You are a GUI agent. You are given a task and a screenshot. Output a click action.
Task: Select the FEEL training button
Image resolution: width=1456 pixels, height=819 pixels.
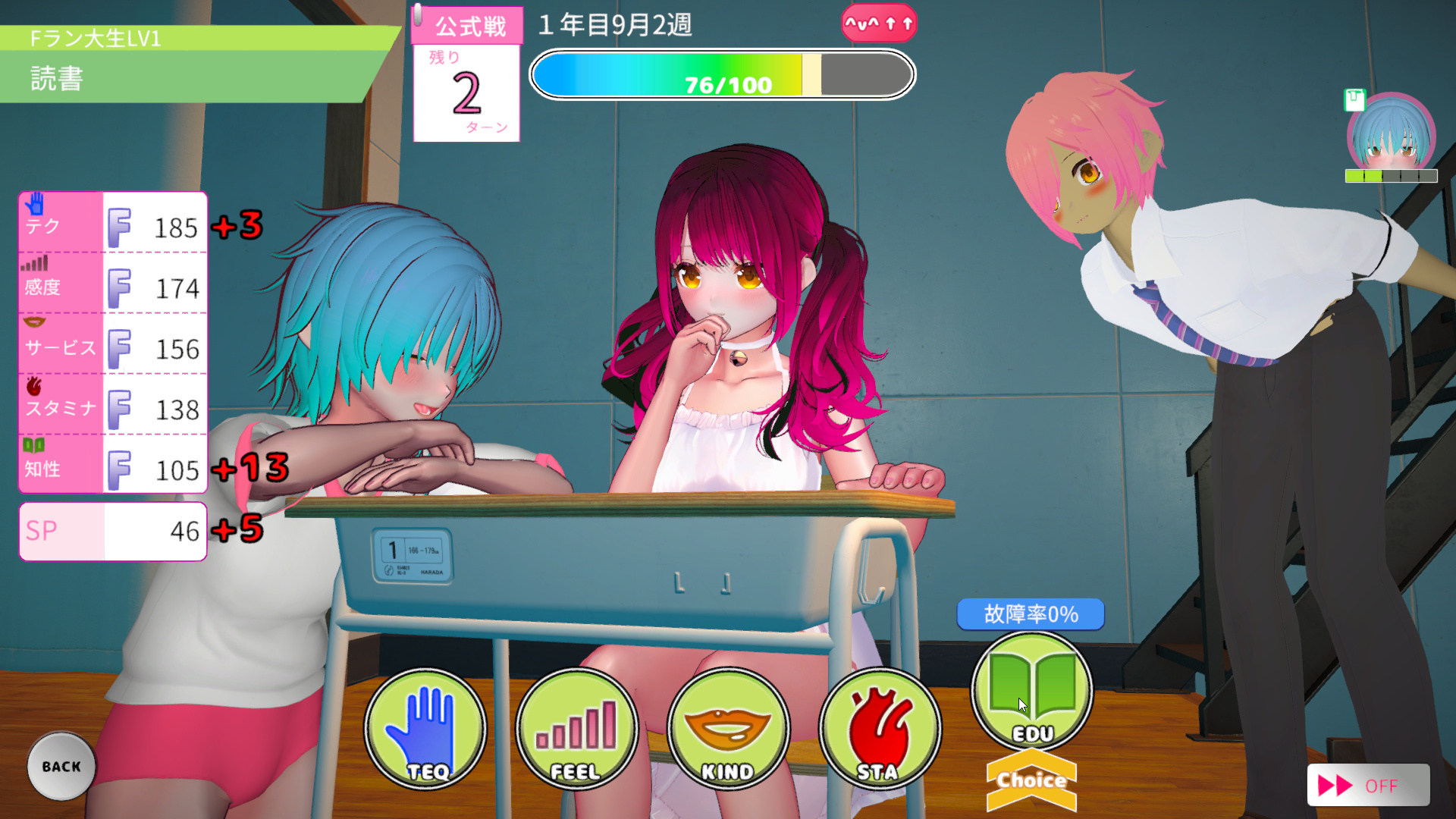pos(576,730)
